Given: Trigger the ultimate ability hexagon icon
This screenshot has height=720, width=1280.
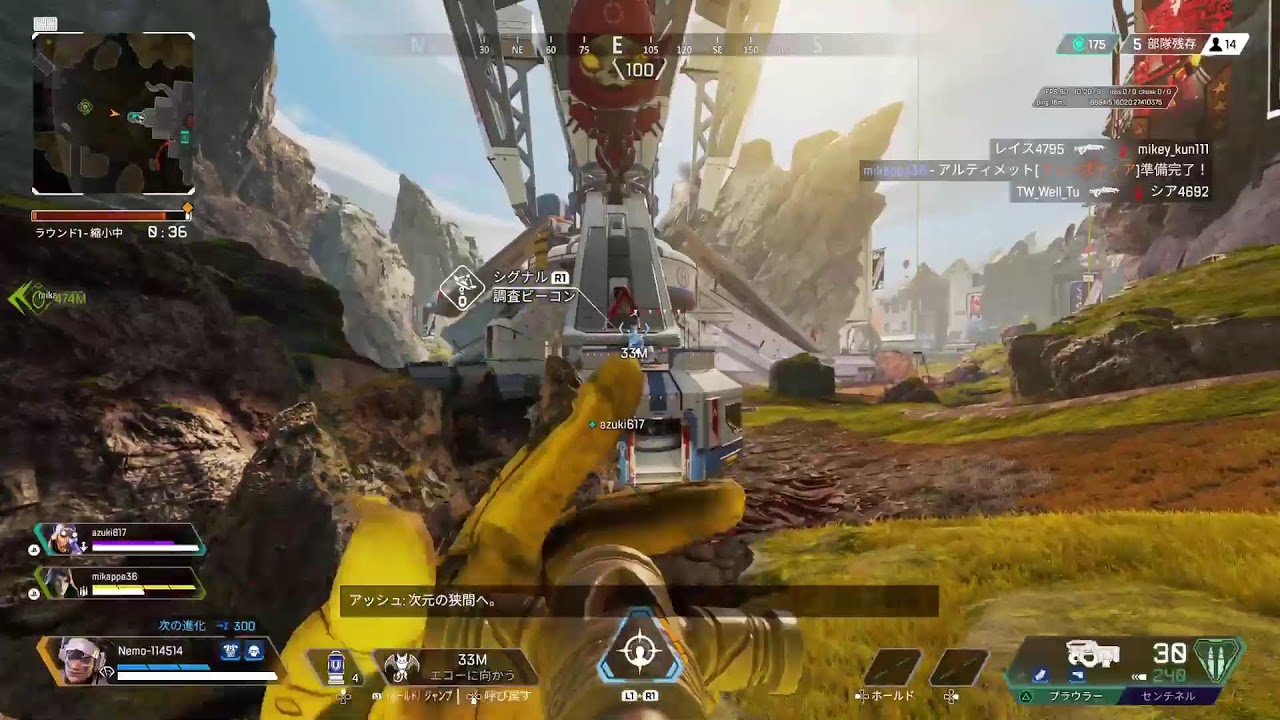Looking at the screenshot, I should (x=639, y=652).
